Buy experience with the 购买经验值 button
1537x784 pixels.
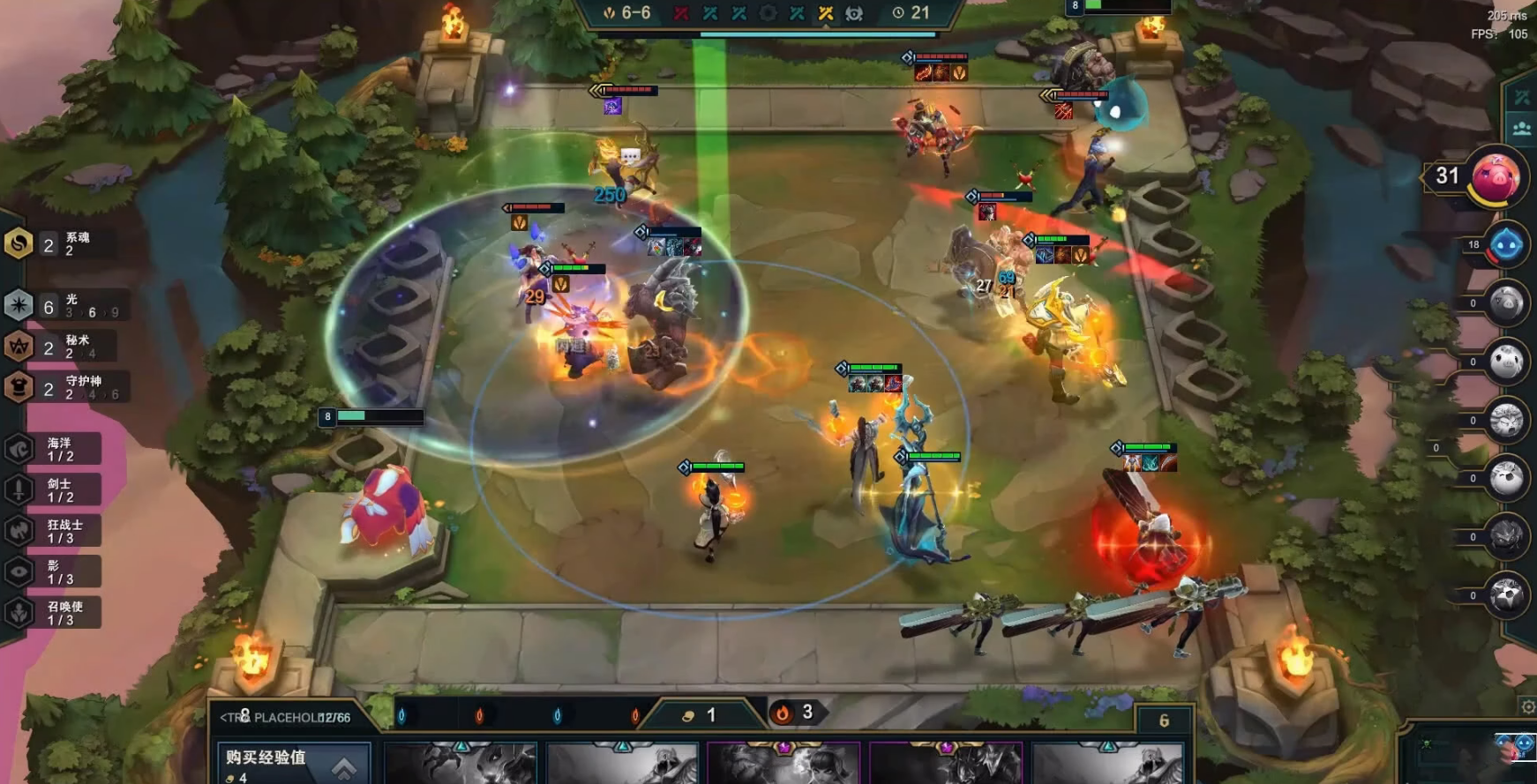click(x=293, y=764)
